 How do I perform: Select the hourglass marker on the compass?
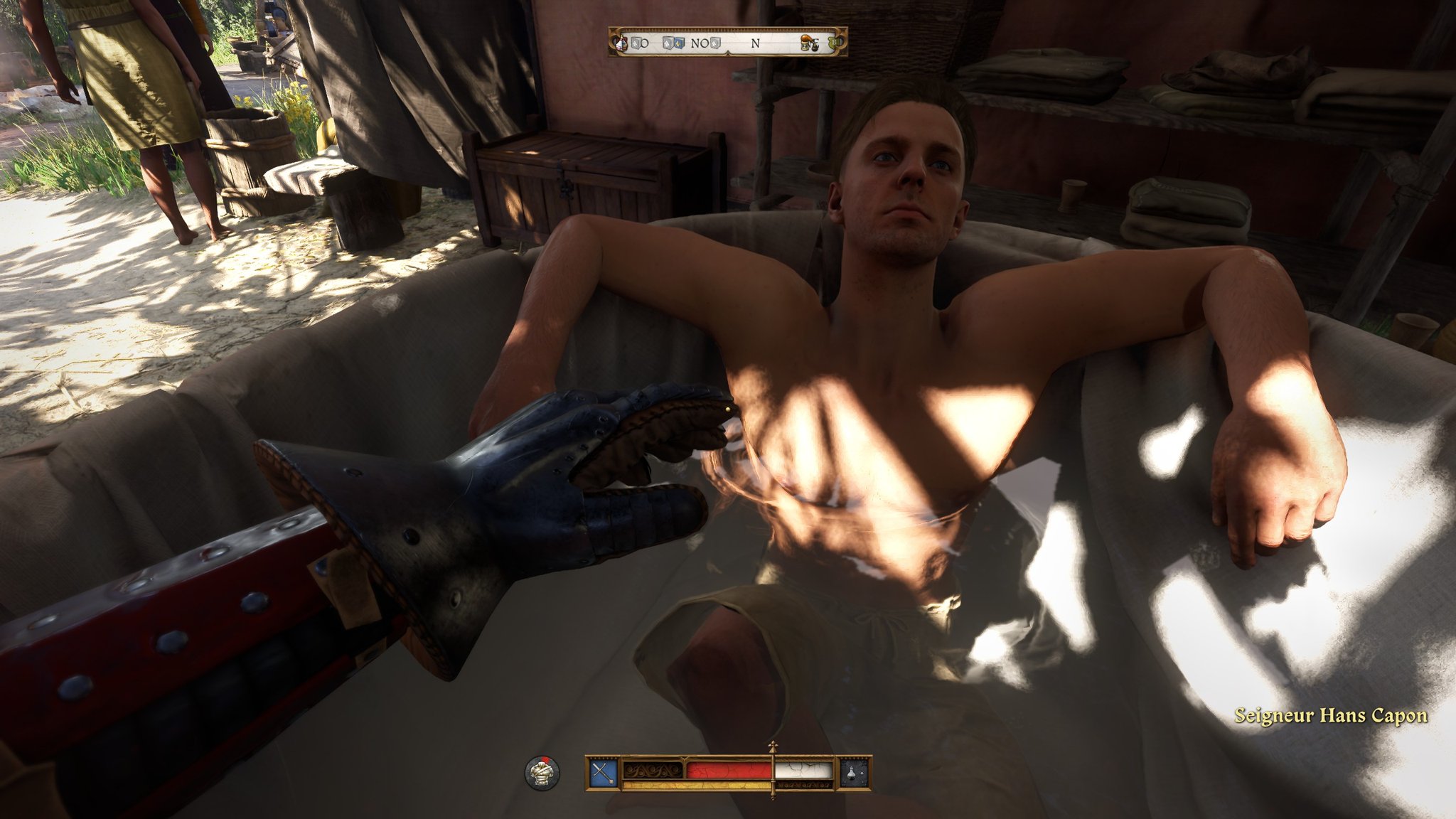pyautogui.click(x=805, y=46)
